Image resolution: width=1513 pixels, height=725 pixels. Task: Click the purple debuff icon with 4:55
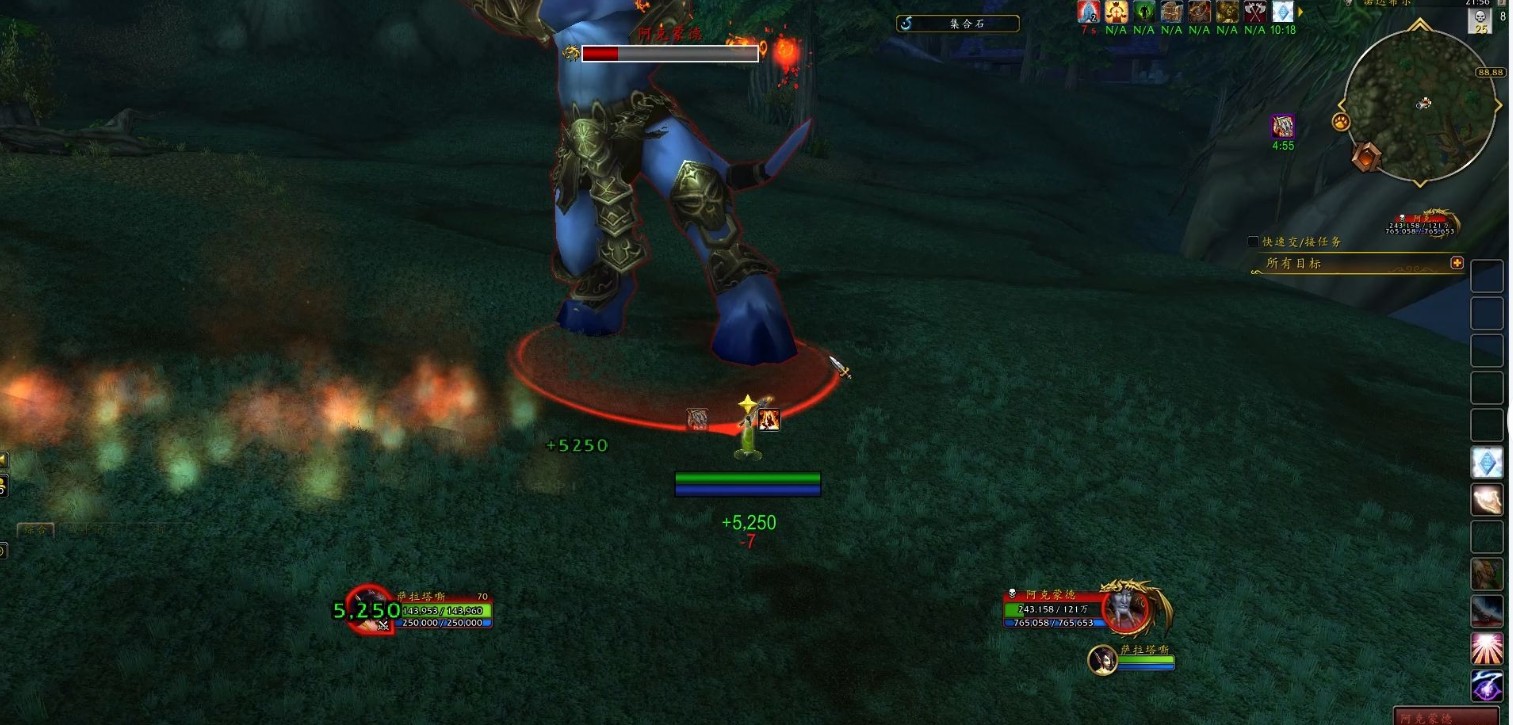tap(1283, 127)
